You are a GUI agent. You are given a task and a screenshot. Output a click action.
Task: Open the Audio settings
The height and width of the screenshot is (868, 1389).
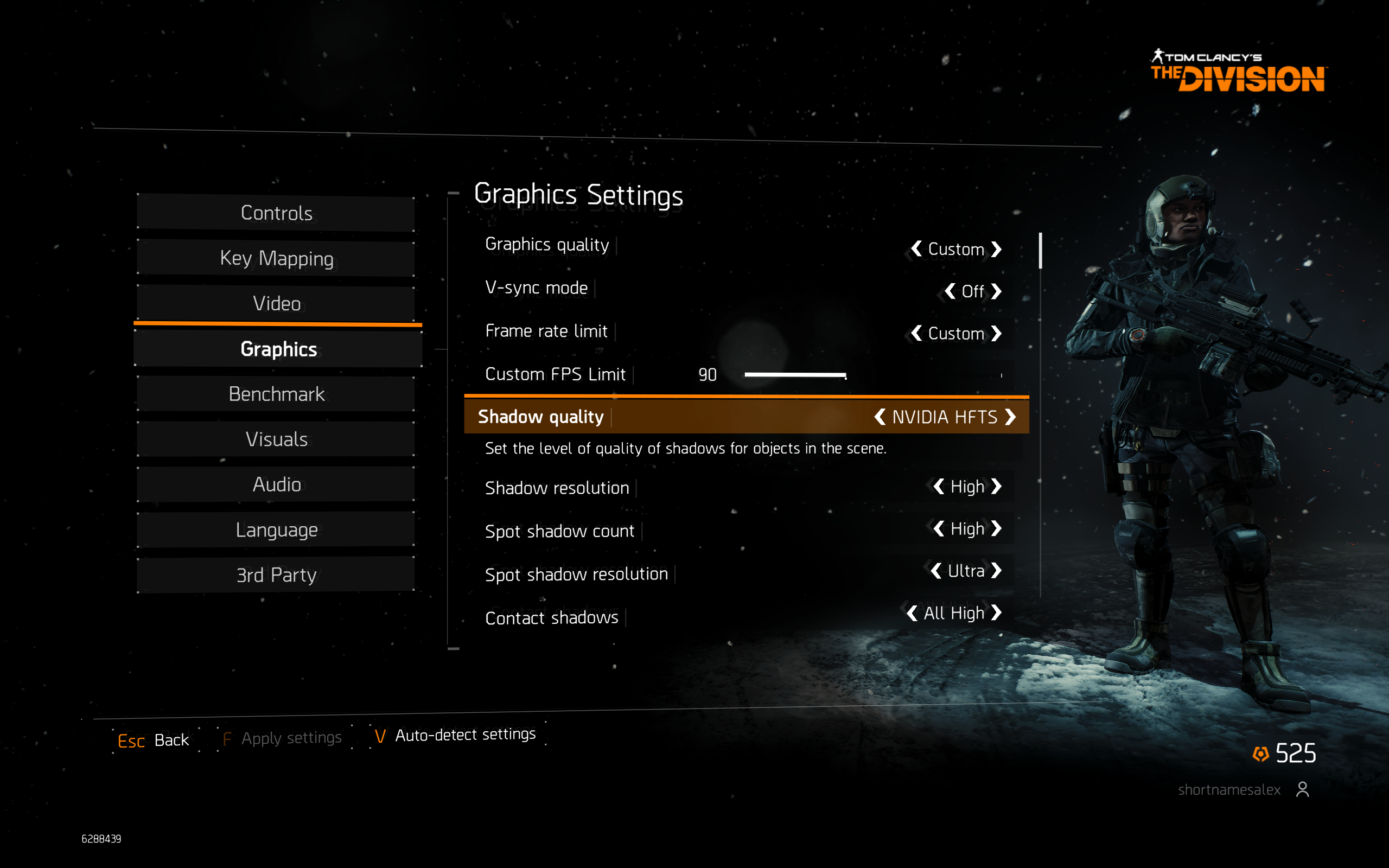[276, 484]
